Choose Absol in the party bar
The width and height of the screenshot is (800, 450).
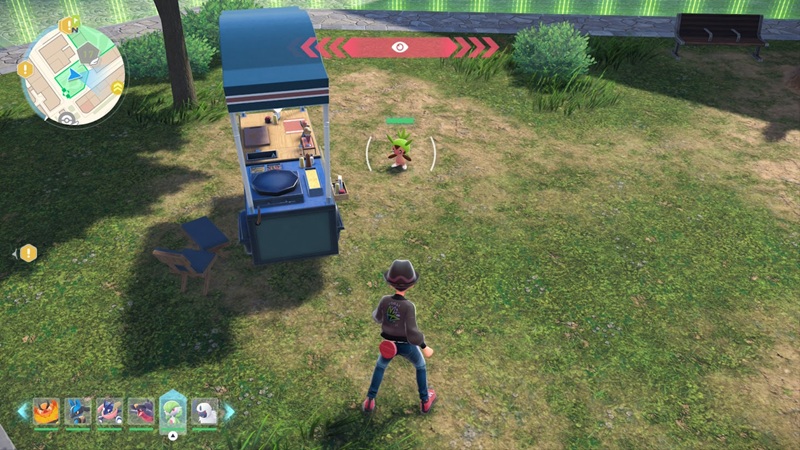[x=205, y=410]
